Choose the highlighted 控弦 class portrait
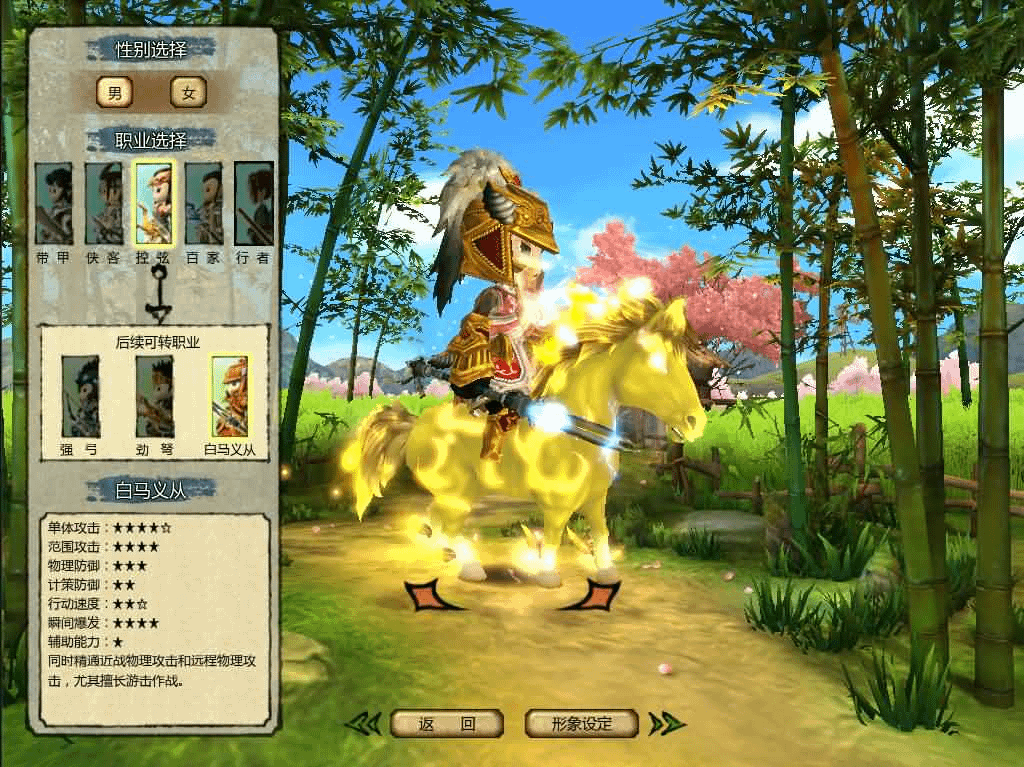This screenshot has width=1024, height=767. click(155, 204)
